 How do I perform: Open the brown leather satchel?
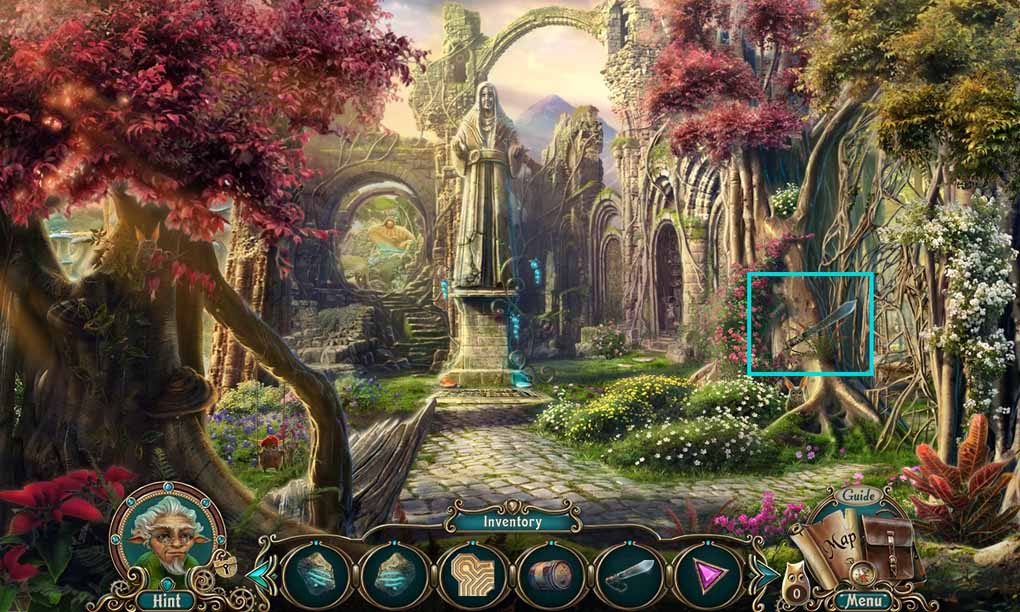tap(891, 545)
